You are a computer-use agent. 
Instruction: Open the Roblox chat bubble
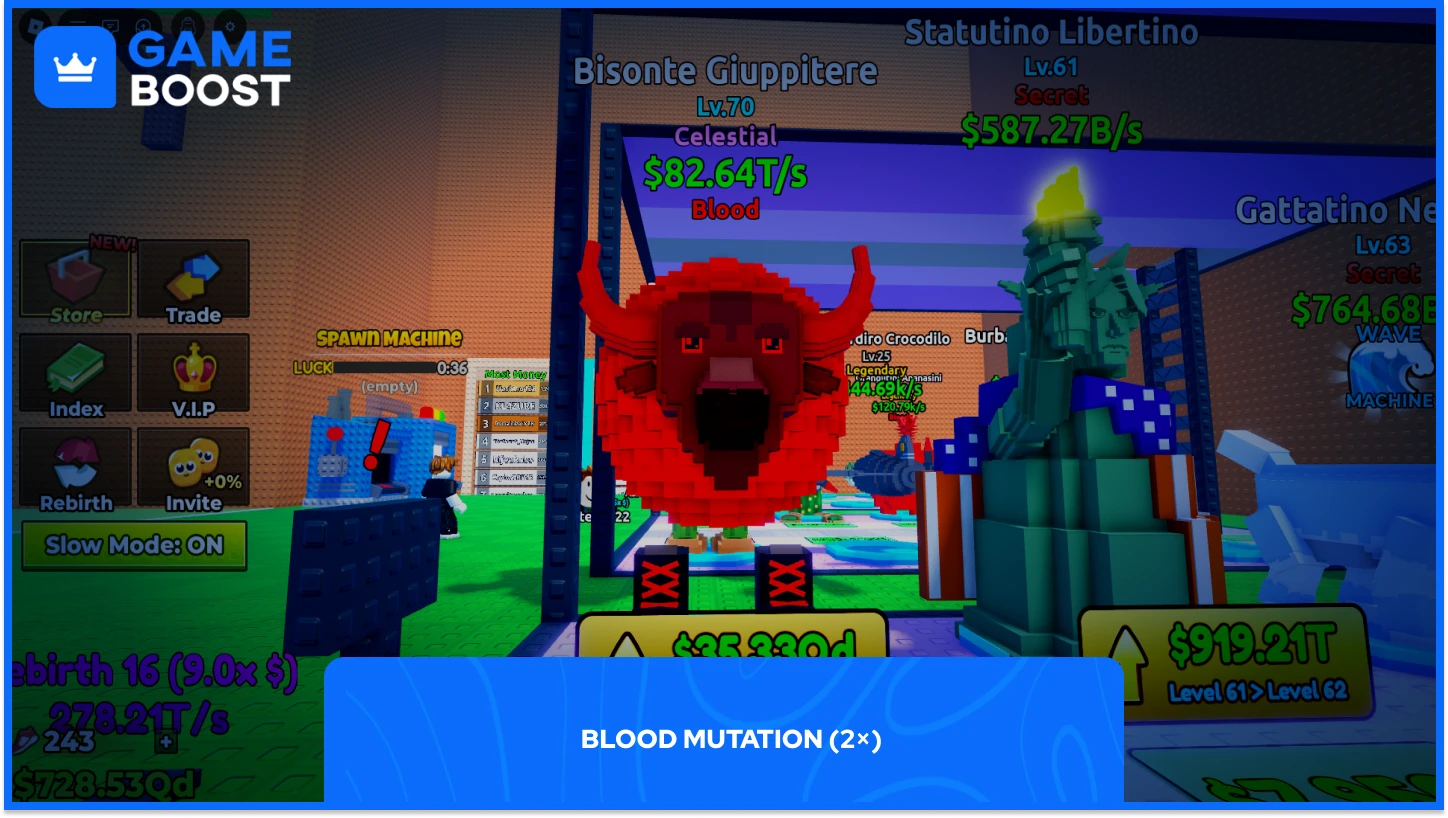click(110, 25)
